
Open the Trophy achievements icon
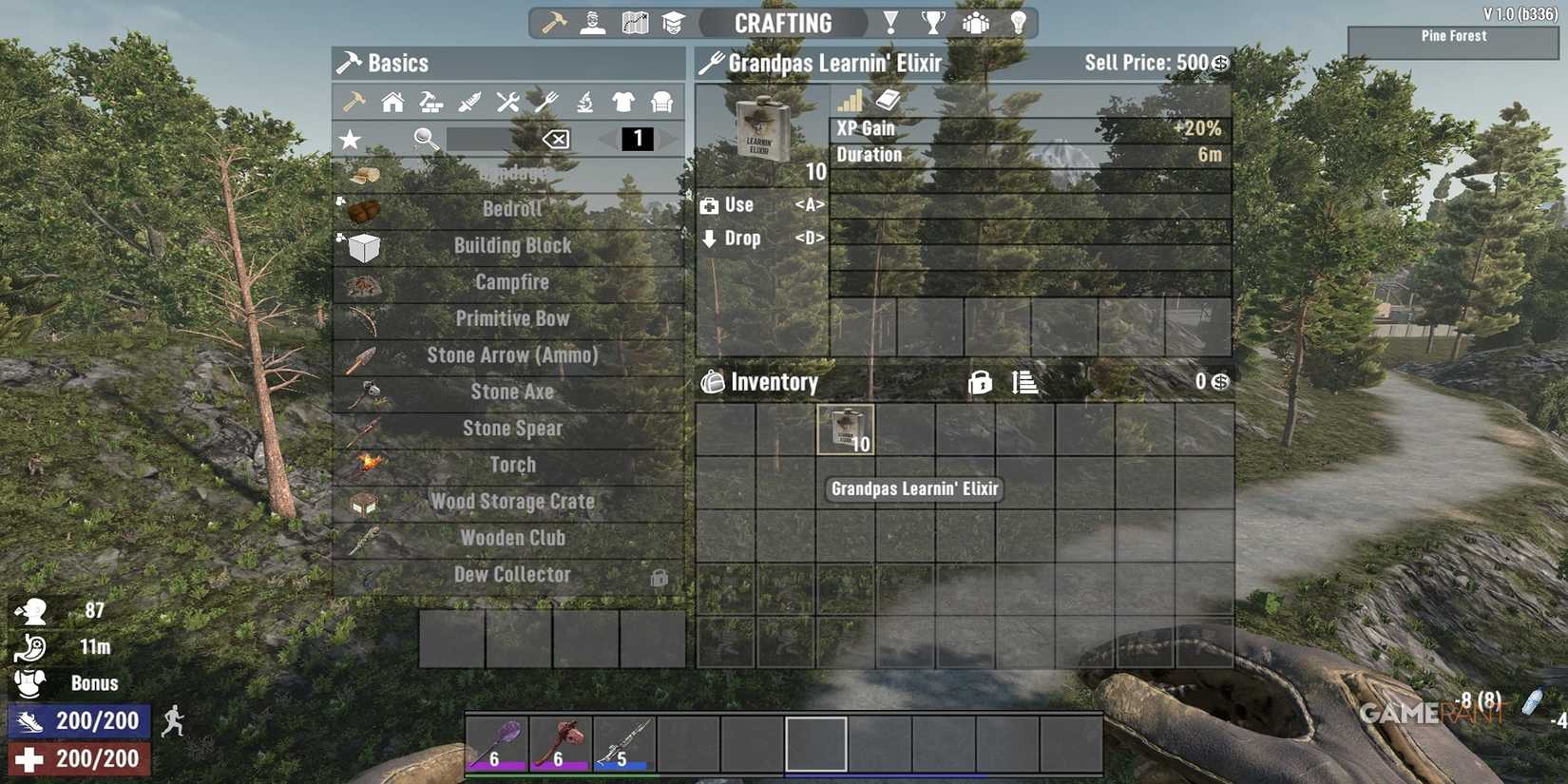tap(936, 22)
